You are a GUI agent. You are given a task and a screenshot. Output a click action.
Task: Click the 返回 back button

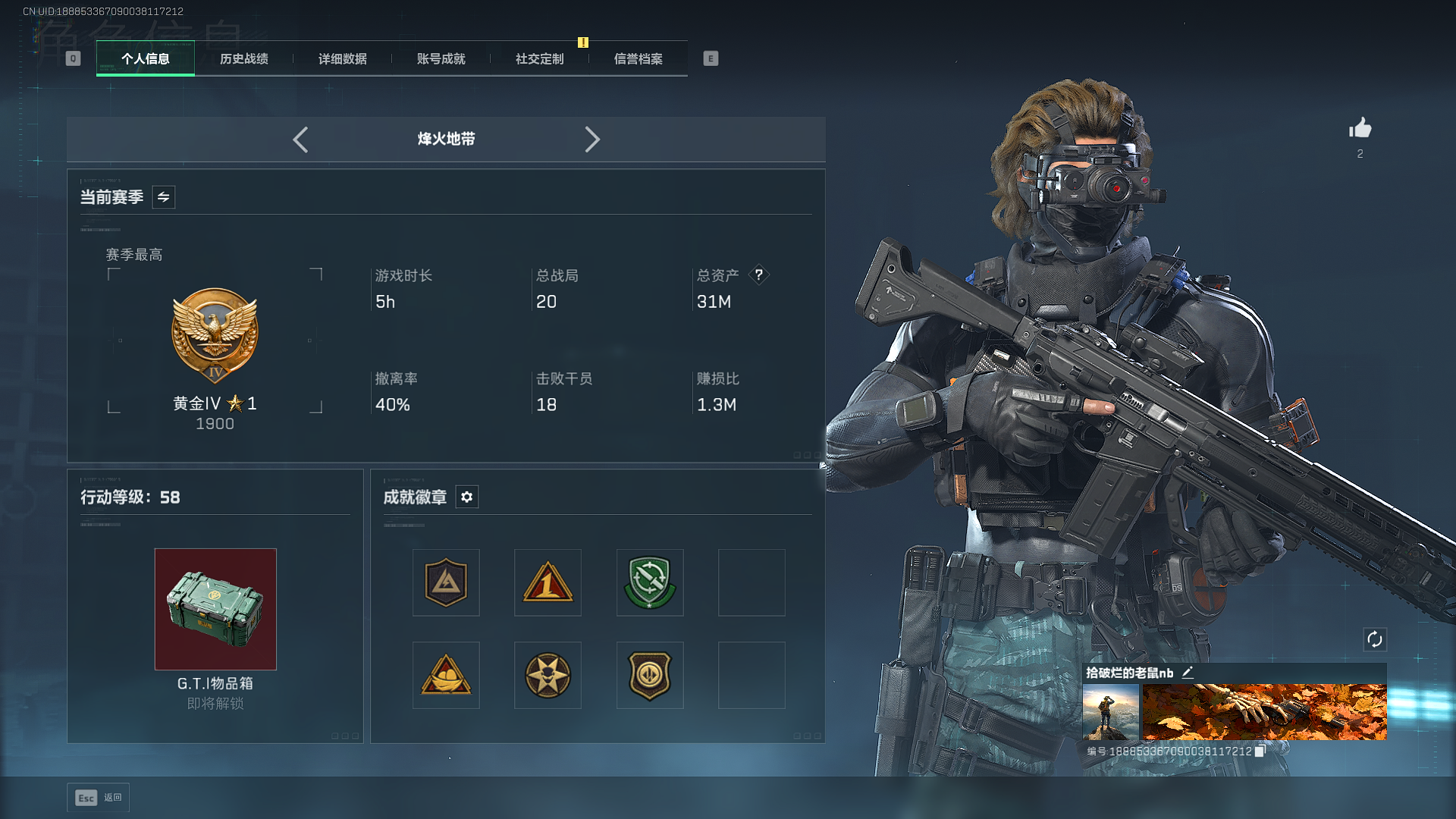pyautogui.click(x=99, y=798)
